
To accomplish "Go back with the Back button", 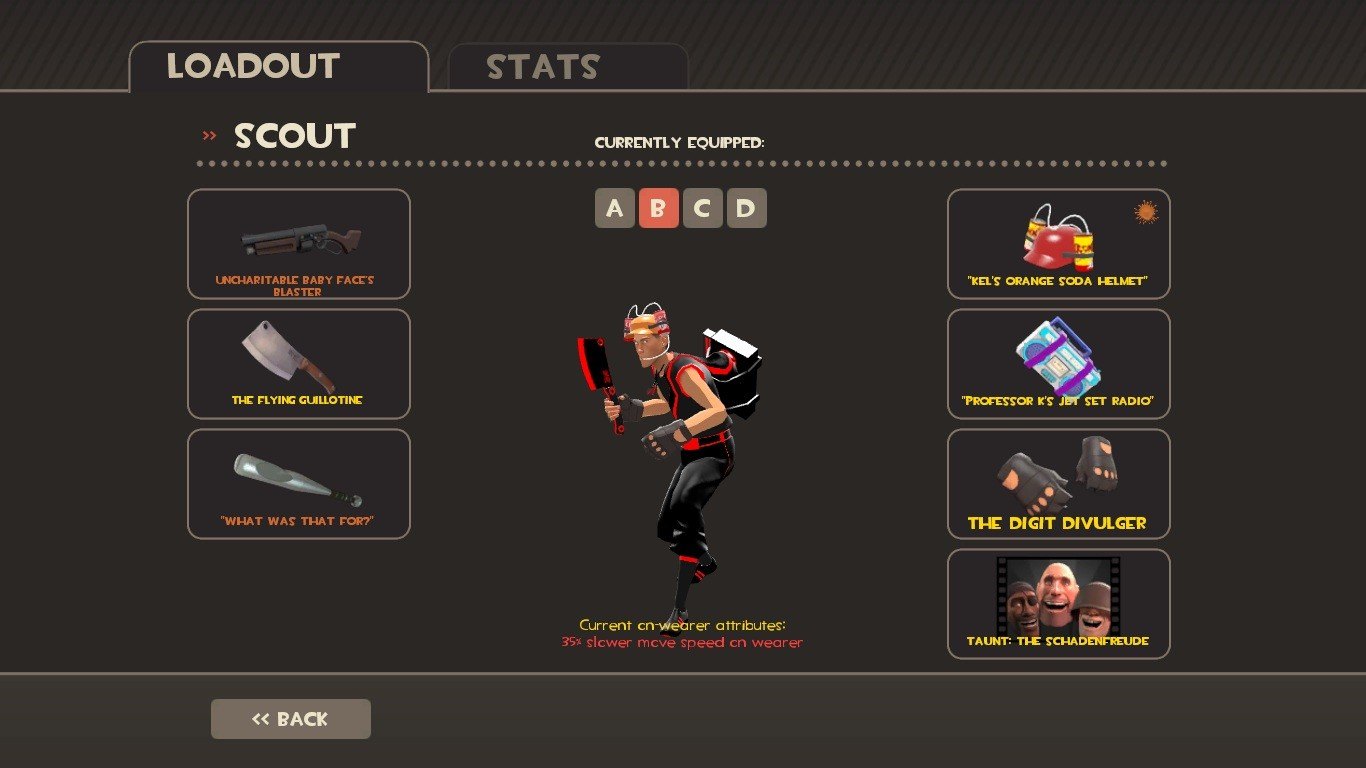I will point(291,719).
